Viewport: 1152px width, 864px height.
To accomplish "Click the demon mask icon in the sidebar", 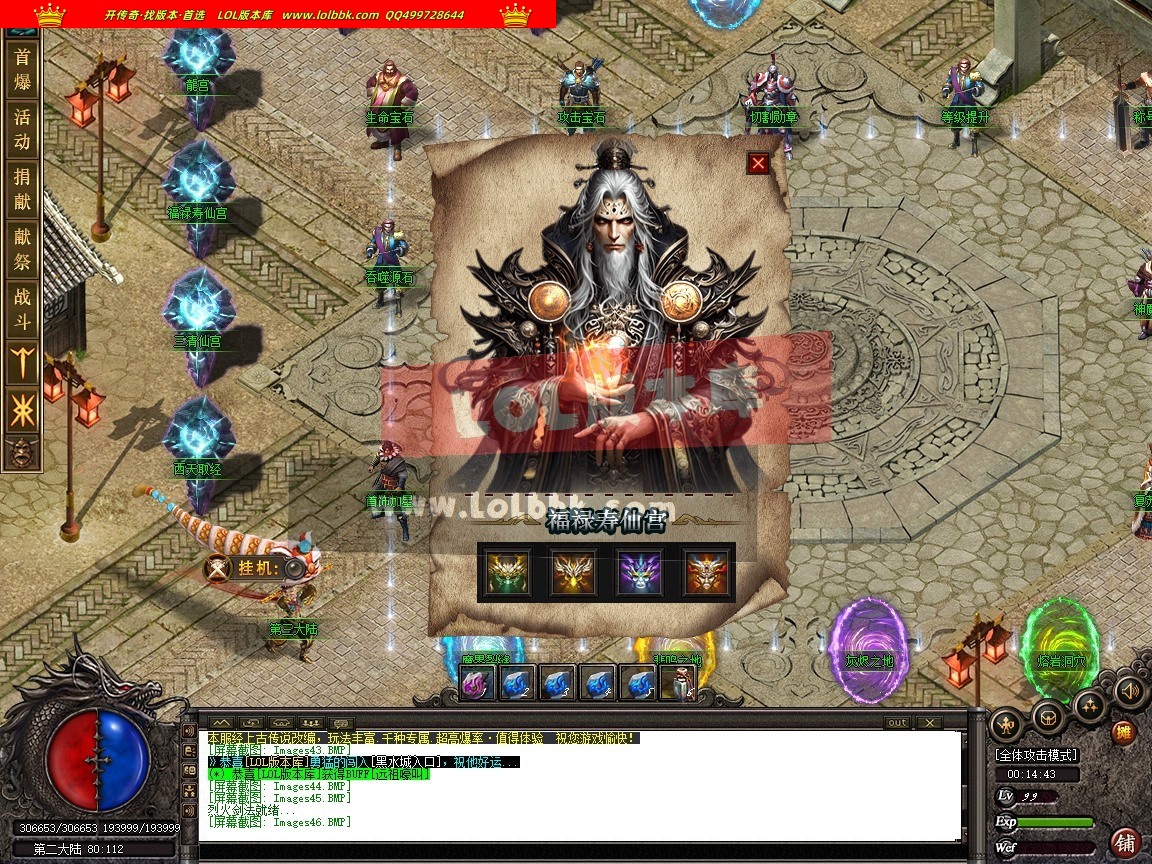I will tap(22, 453).
